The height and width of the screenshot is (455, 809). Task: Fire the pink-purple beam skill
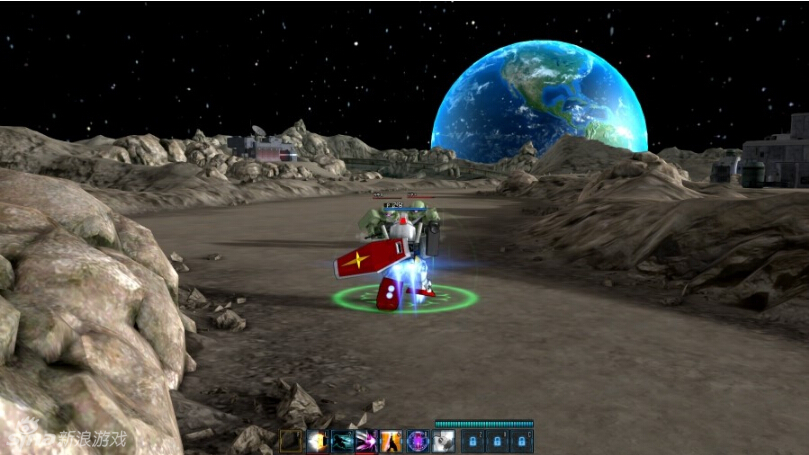(x=367, y=441)
